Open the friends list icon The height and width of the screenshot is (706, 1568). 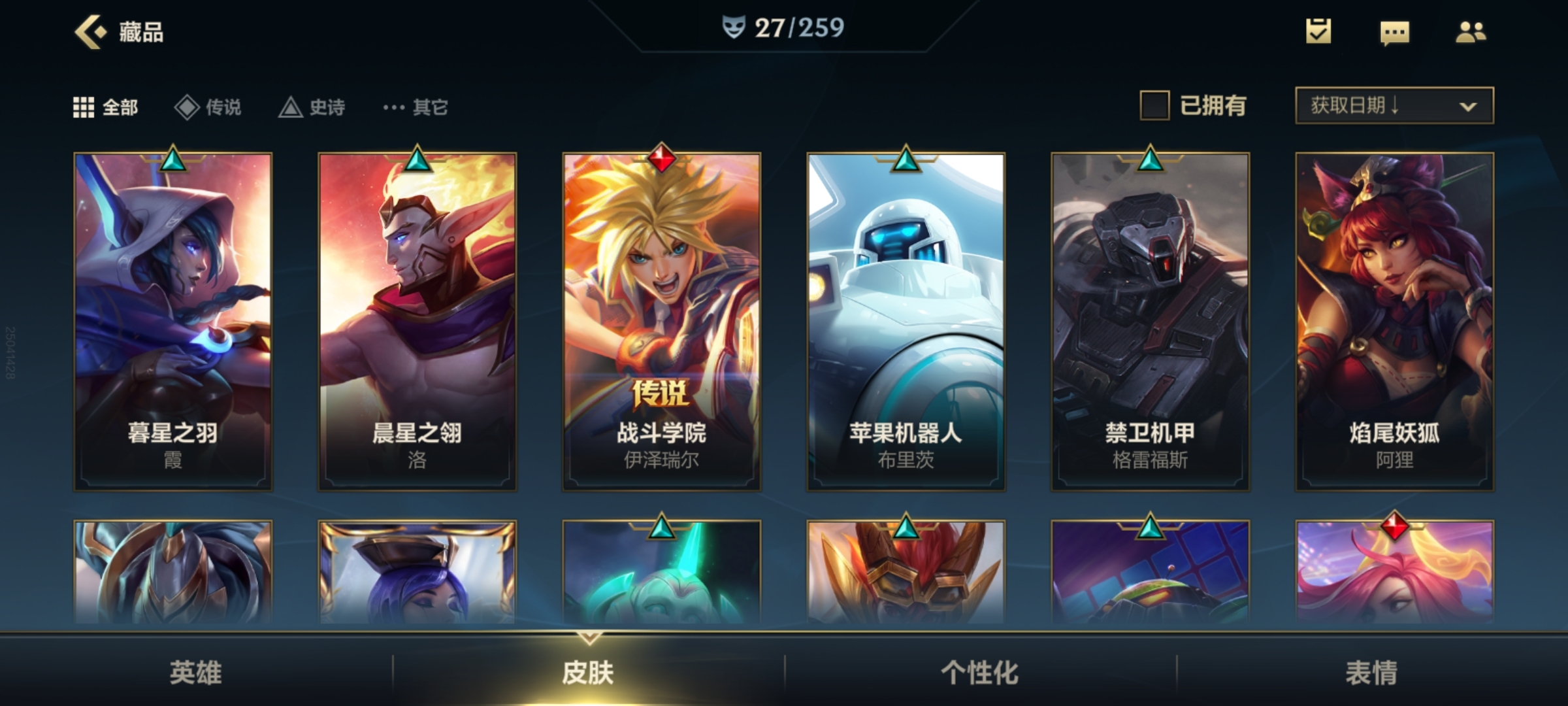(1471, 32)
